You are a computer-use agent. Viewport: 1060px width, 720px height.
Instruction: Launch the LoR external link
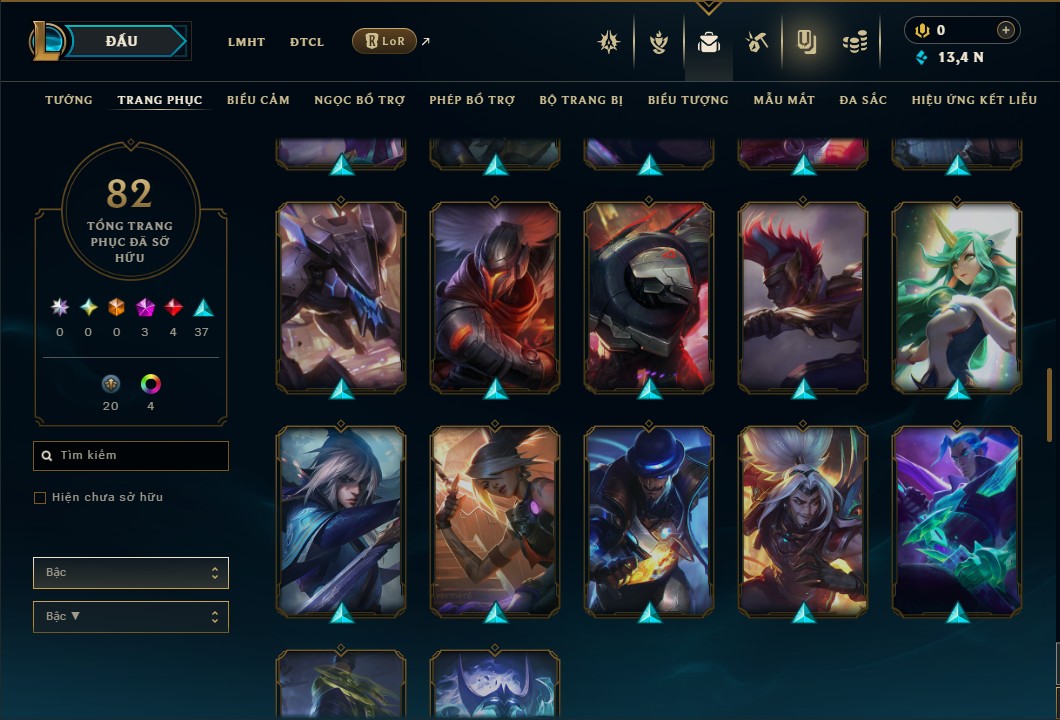click(x=385, y=41)
